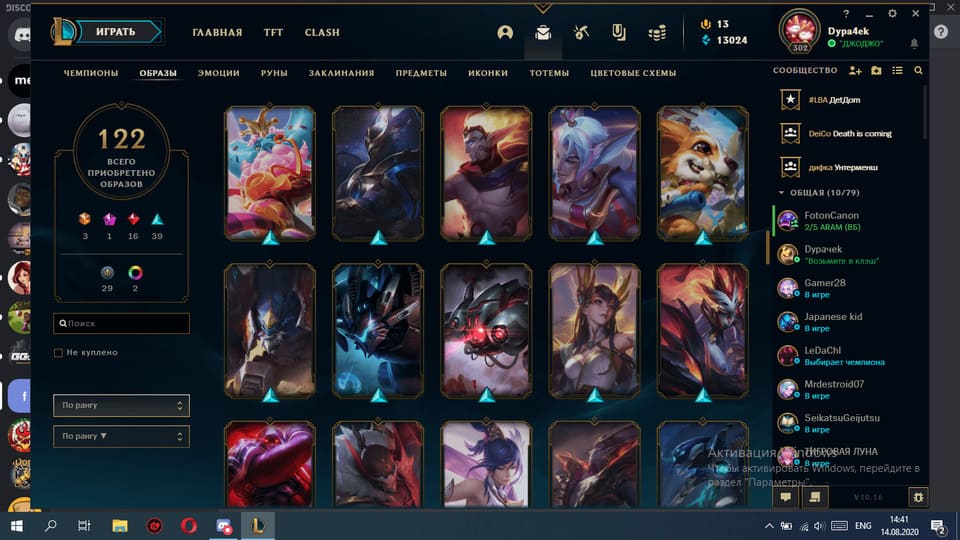Switch to the ЭМОЦИИ tab
960x540 pixels.
[218, 73]
